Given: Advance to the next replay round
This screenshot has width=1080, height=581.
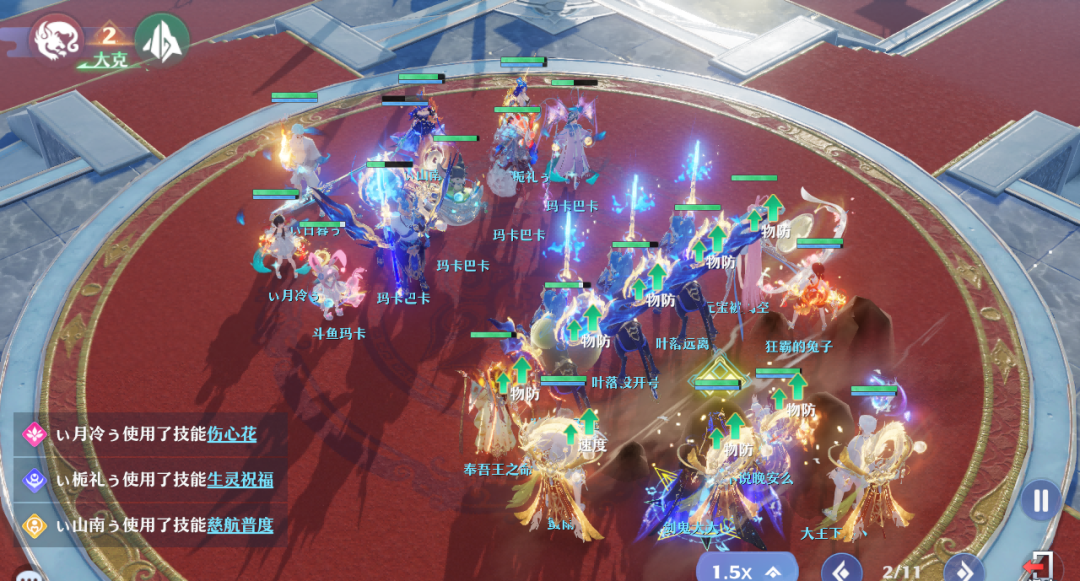Looking at the screenshot, I should [x=964, y=571].
